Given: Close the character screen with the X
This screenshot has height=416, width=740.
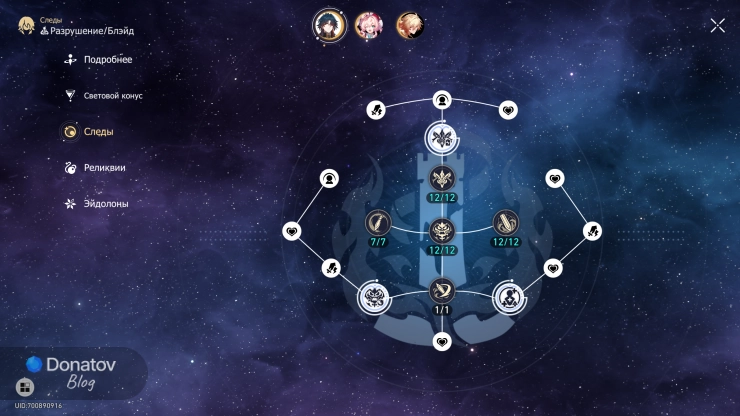Looking at the screenshot, I should tap(717, 26).
